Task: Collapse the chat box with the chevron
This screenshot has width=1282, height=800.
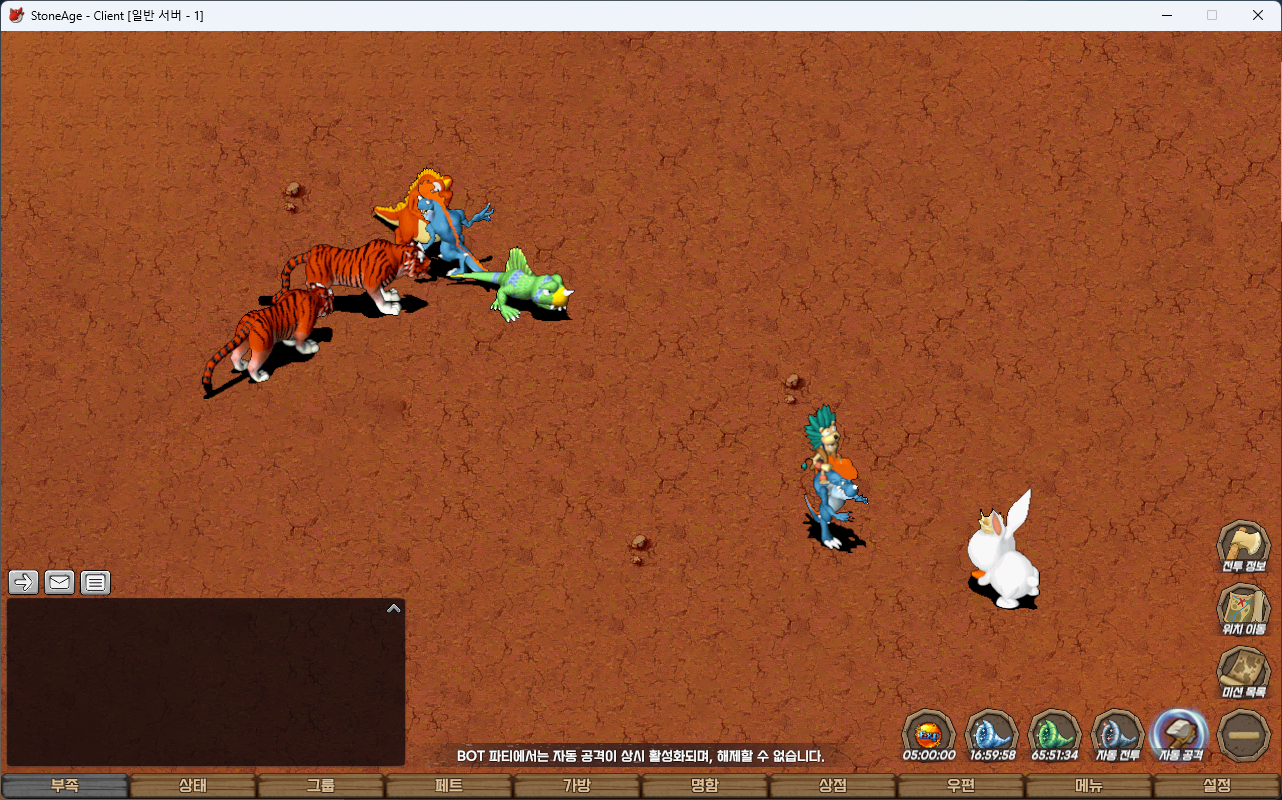Action: point(394,608)
